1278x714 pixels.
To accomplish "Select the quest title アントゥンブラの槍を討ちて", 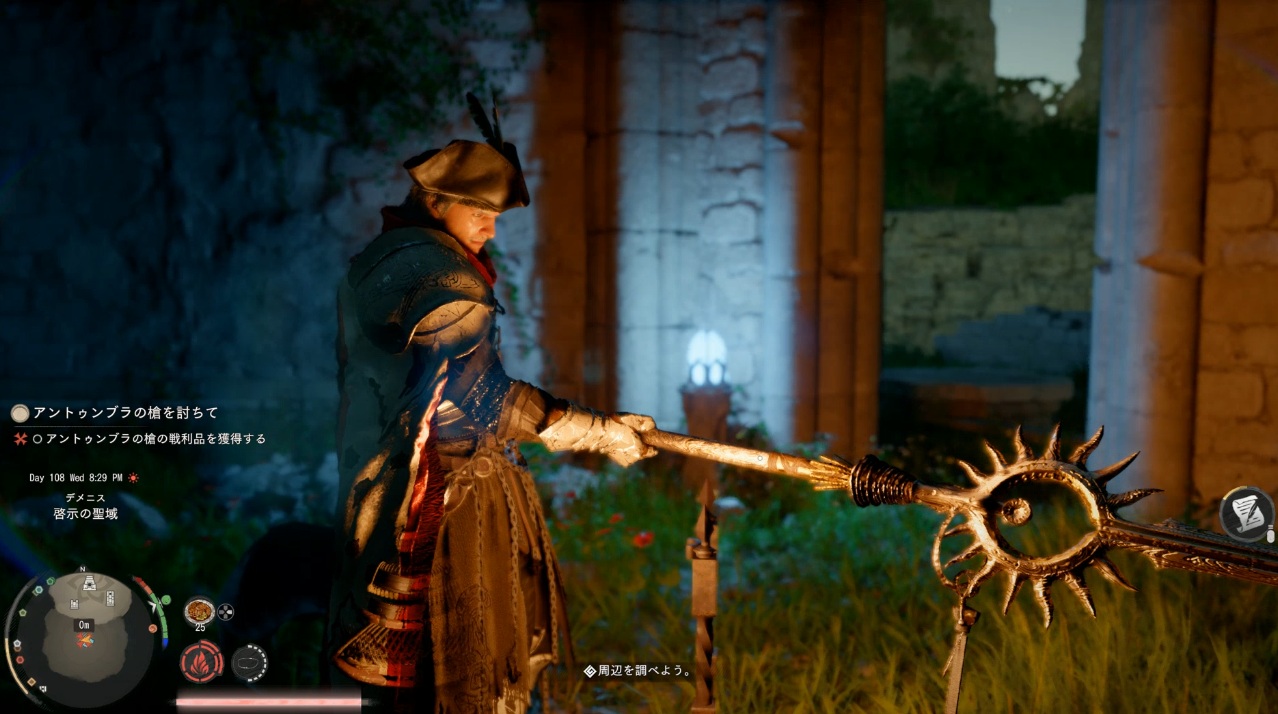I will (125, 412).
